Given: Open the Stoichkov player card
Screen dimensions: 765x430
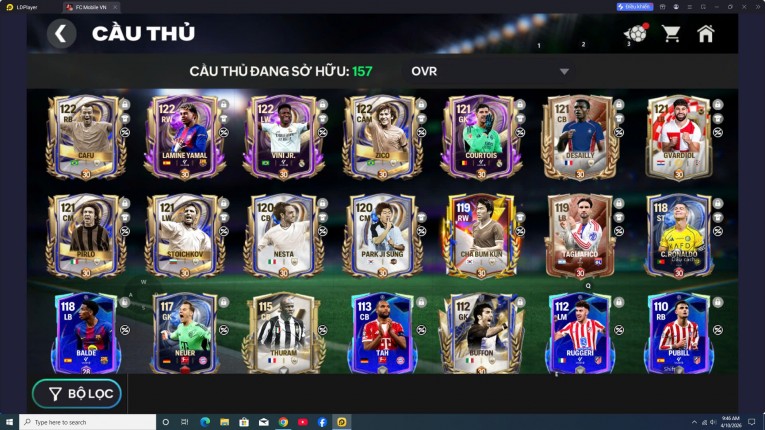Looking at the screenshot, I should (x=184, y=235).
